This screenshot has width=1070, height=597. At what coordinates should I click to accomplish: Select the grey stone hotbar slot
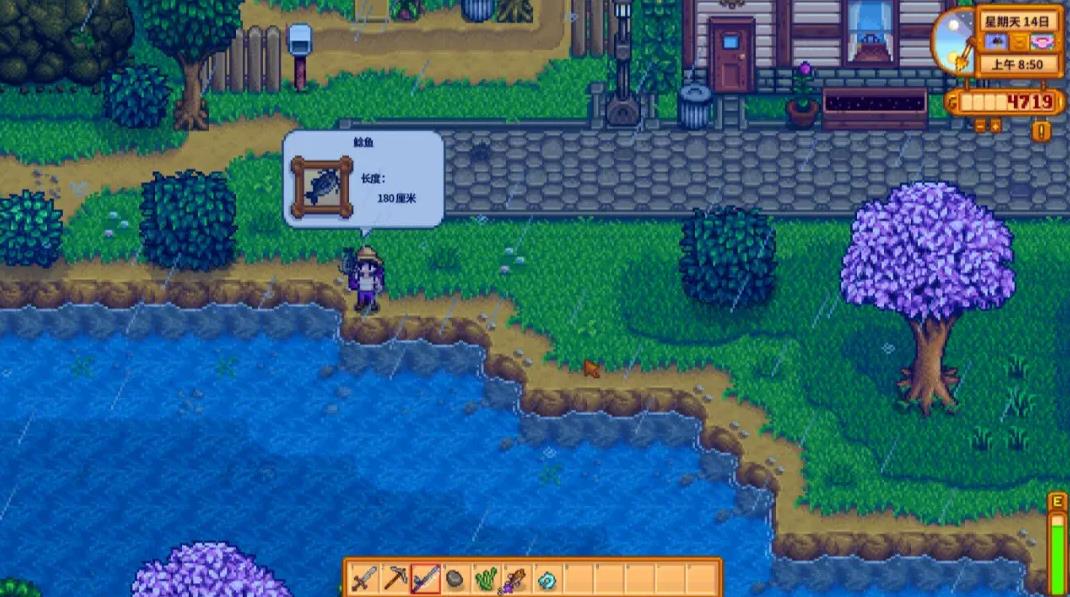[x=455, y=578]
